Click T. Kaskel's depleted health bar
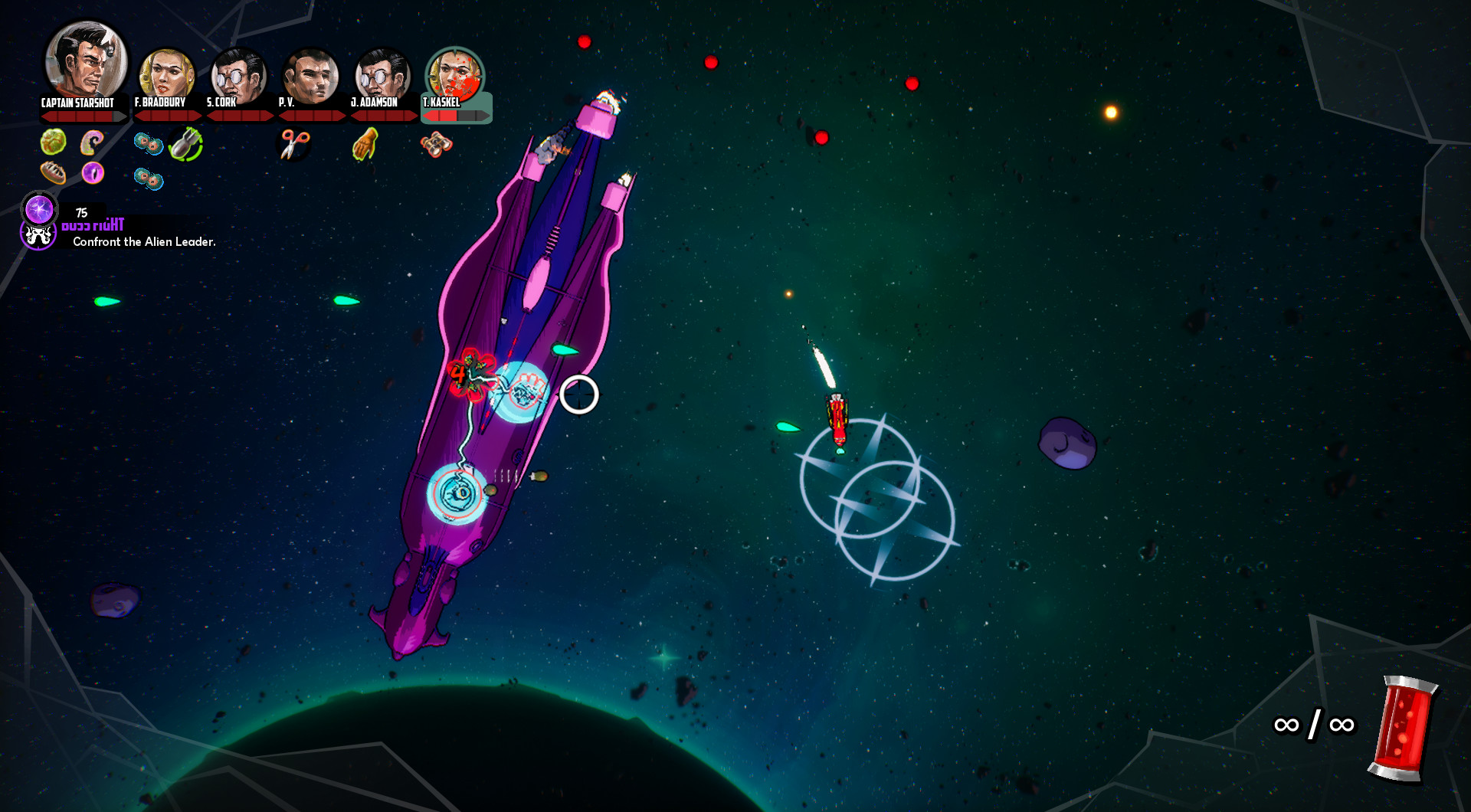The height and width of the screenshot is (812, 1471). pos(458,115)
